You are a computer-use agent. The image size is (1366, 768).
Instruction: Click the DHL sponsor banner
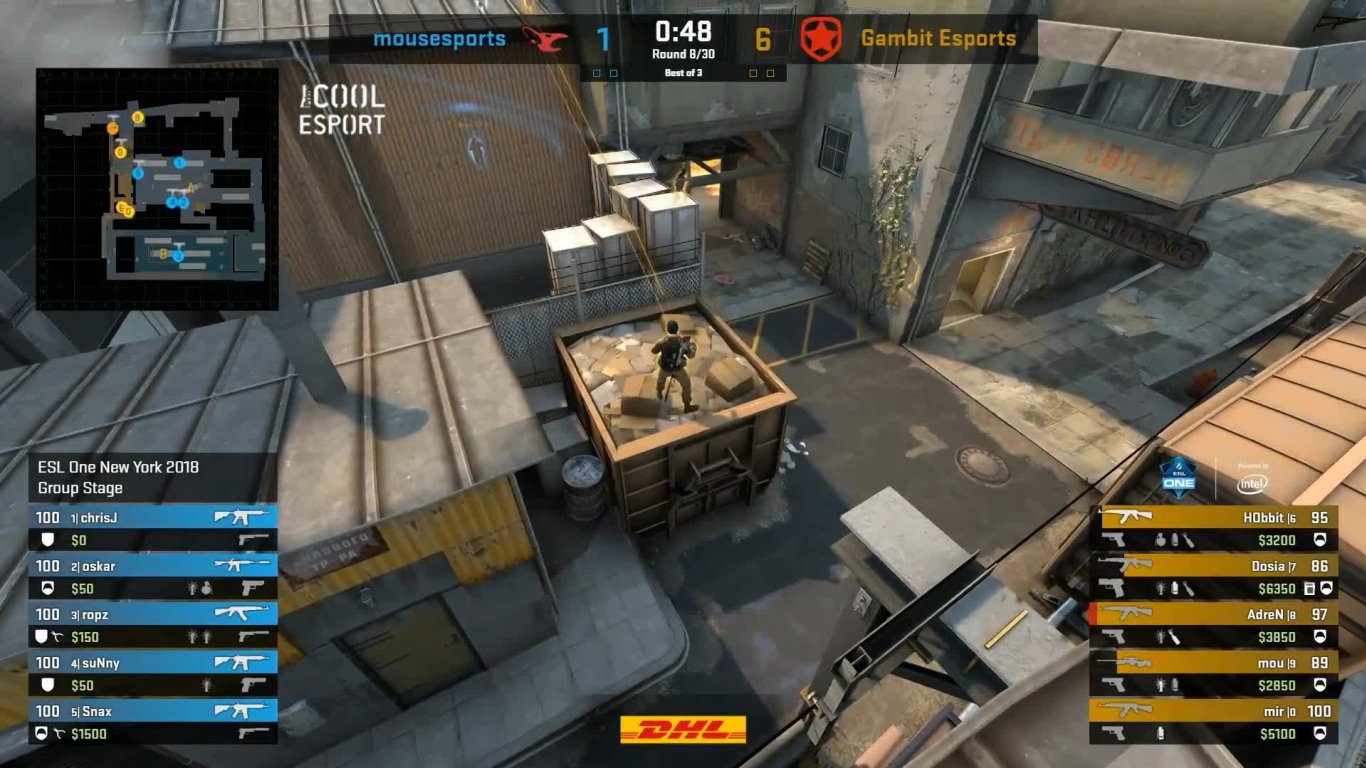(683, 731)
